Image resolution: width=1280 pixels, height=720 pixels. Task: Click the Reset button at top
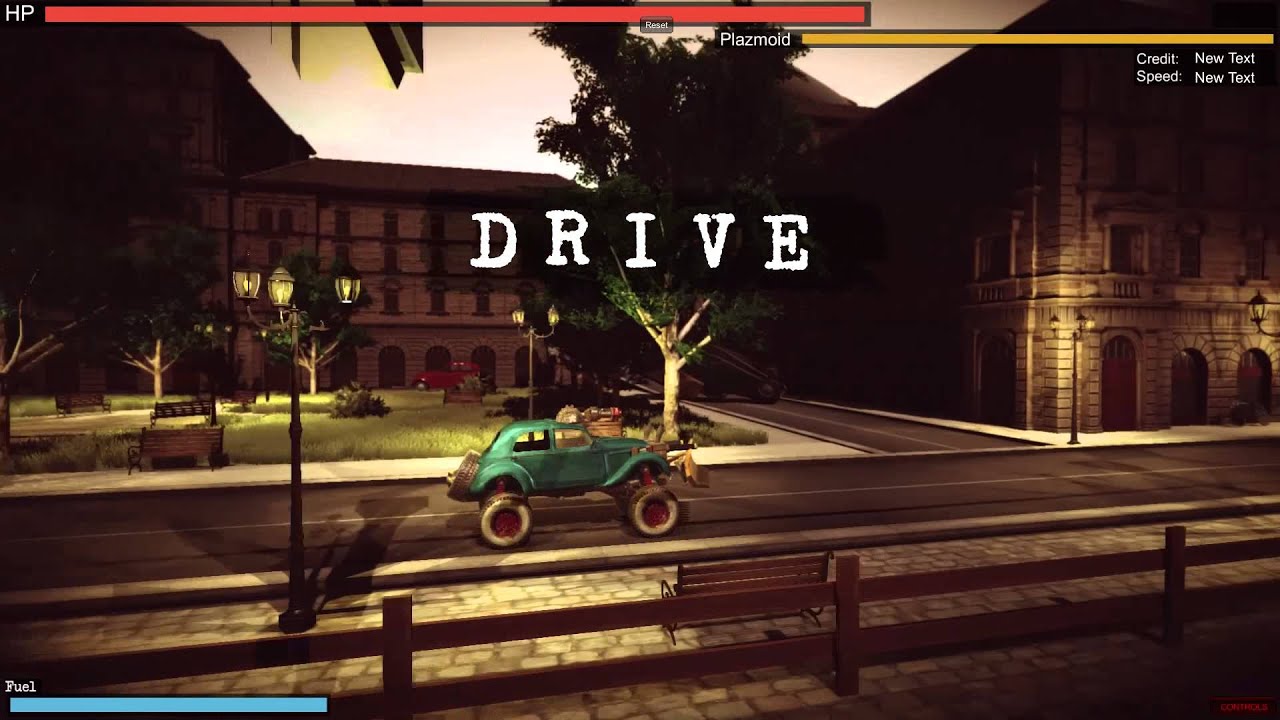coord(656,25)
